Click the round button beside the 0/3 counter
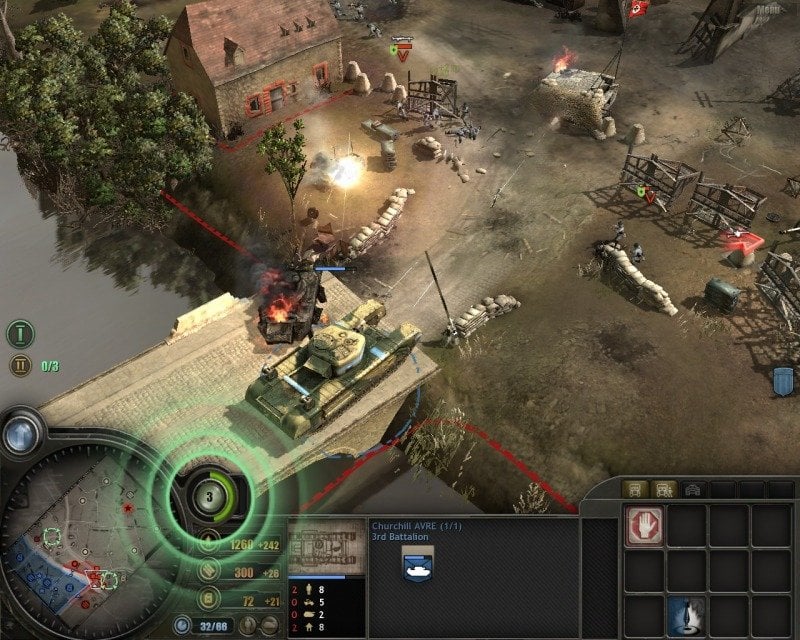Image resolution: width=800 pixels, height=640 pixels. 20,365
